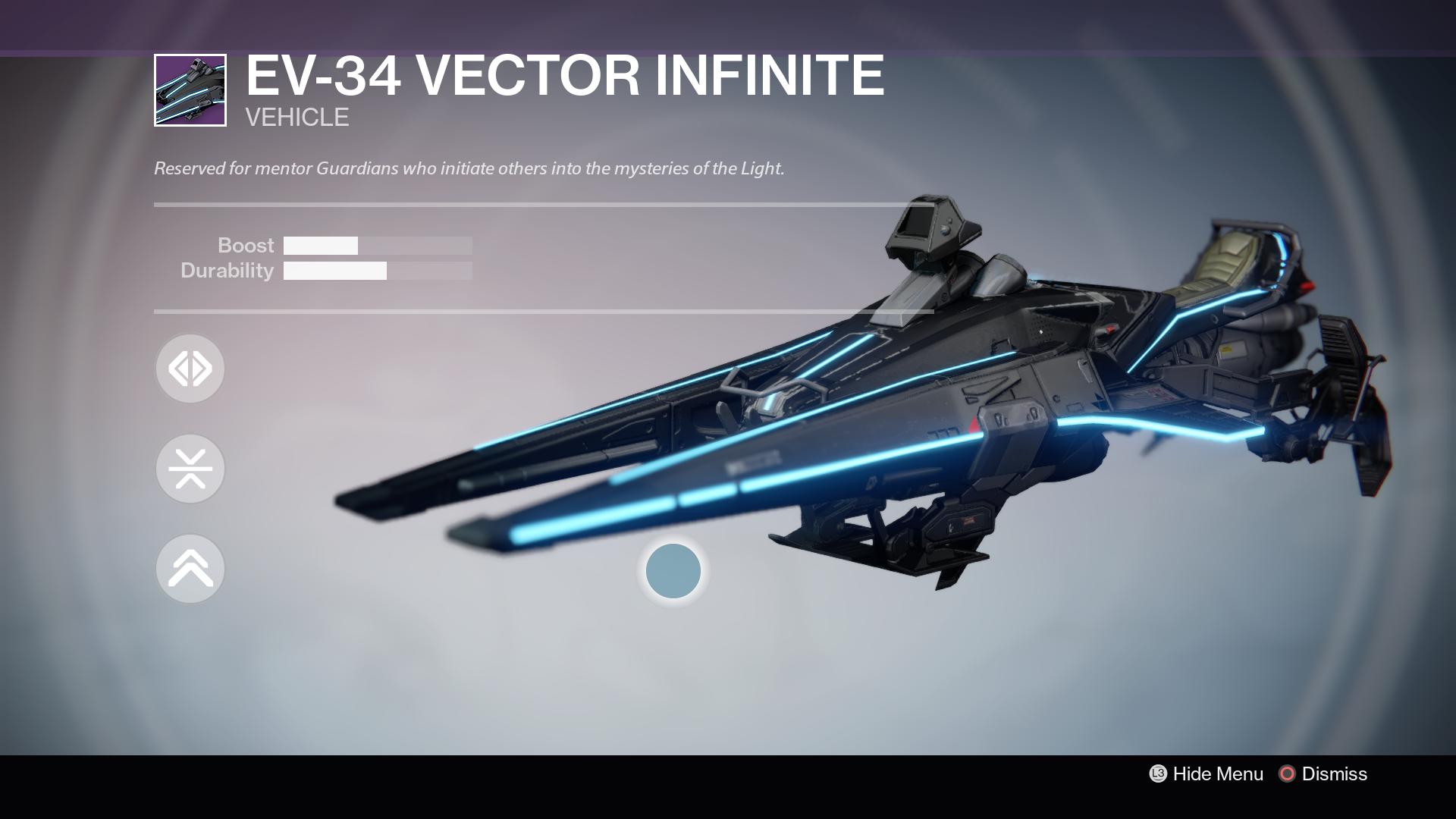Click the speed stat icon with arrows
Screen dimensions: 1456x819
[x=190, y=368]
